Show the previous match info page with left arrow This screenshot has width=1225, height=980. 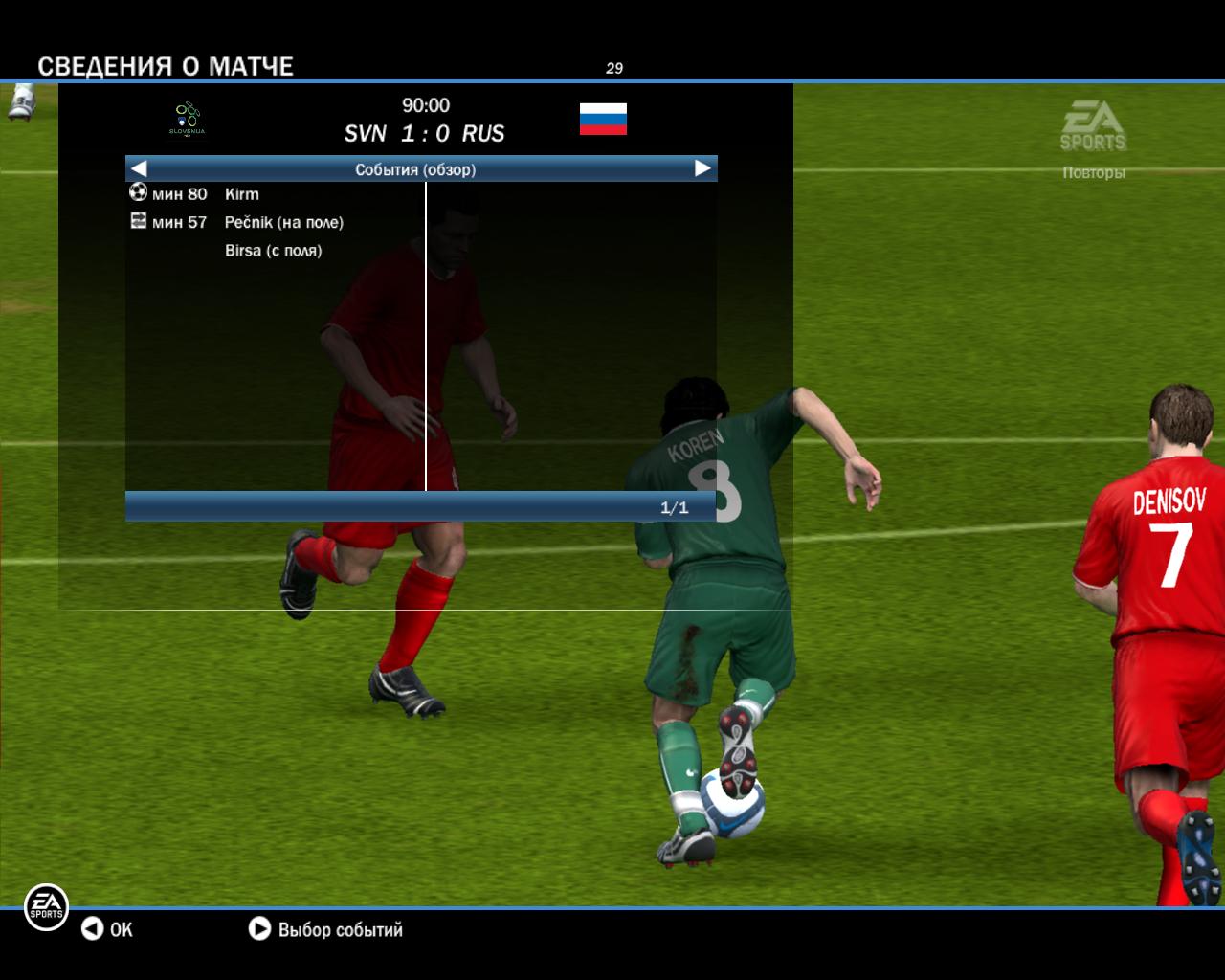point(139,169)
